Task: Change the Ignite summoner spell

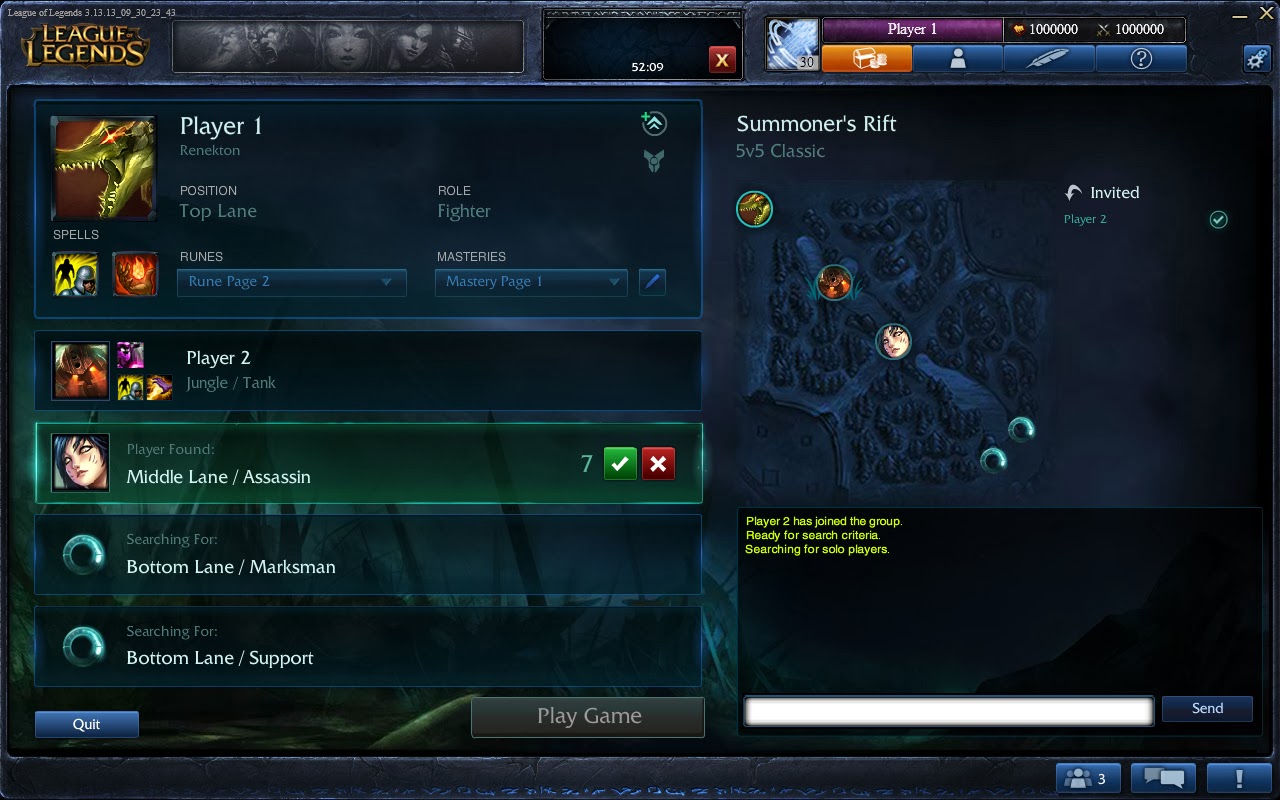Action: point(135,274)
